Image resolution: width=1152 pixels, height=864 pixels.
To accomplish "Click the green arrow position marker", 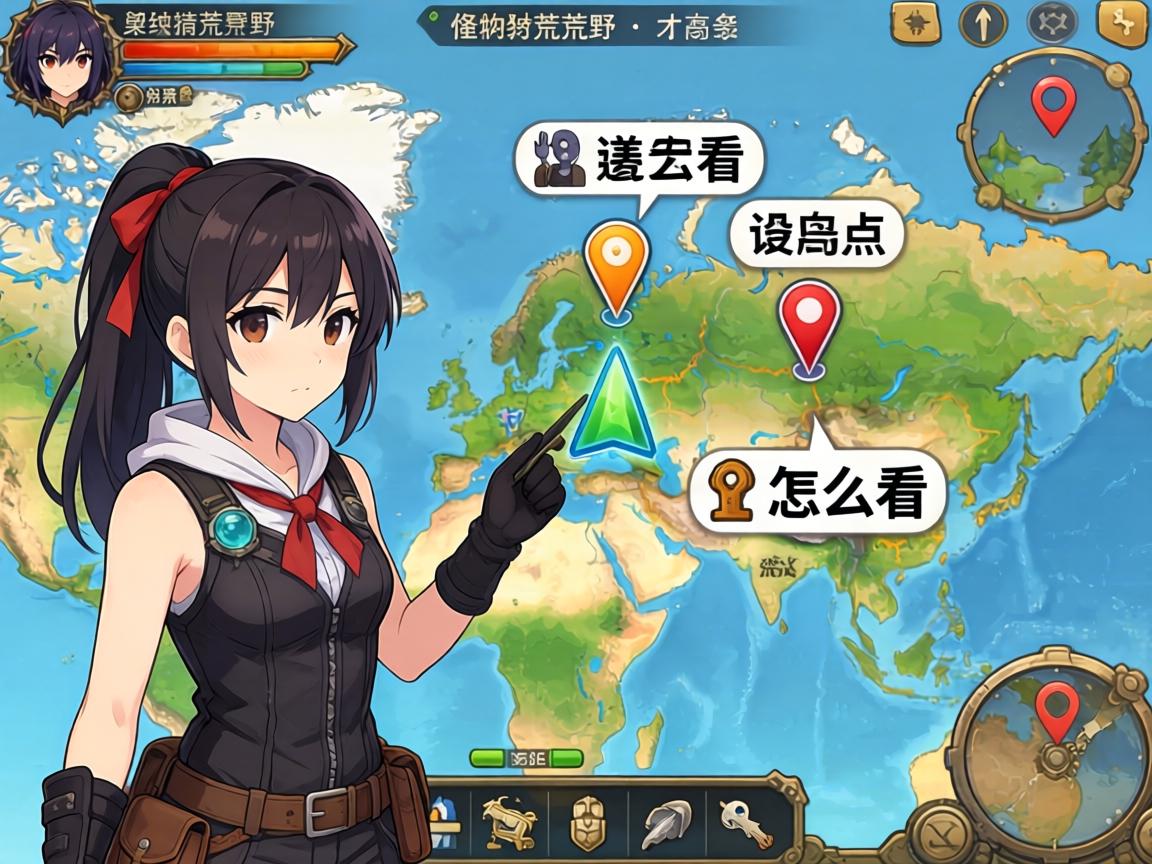I will (x=611, y=405).
